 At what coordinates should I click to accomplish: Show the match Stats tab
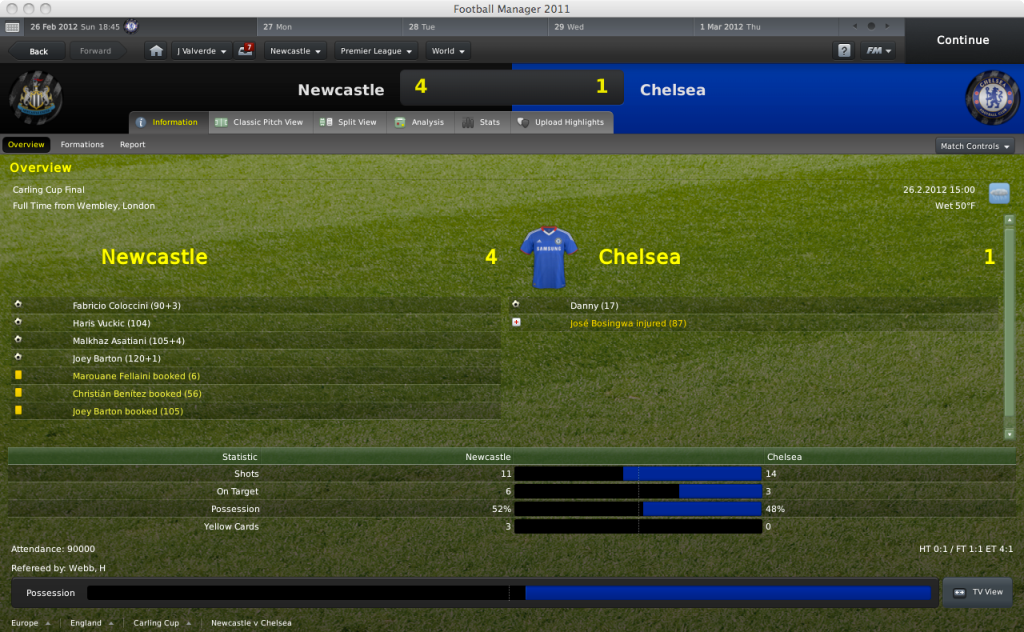(x=481, y=122)
